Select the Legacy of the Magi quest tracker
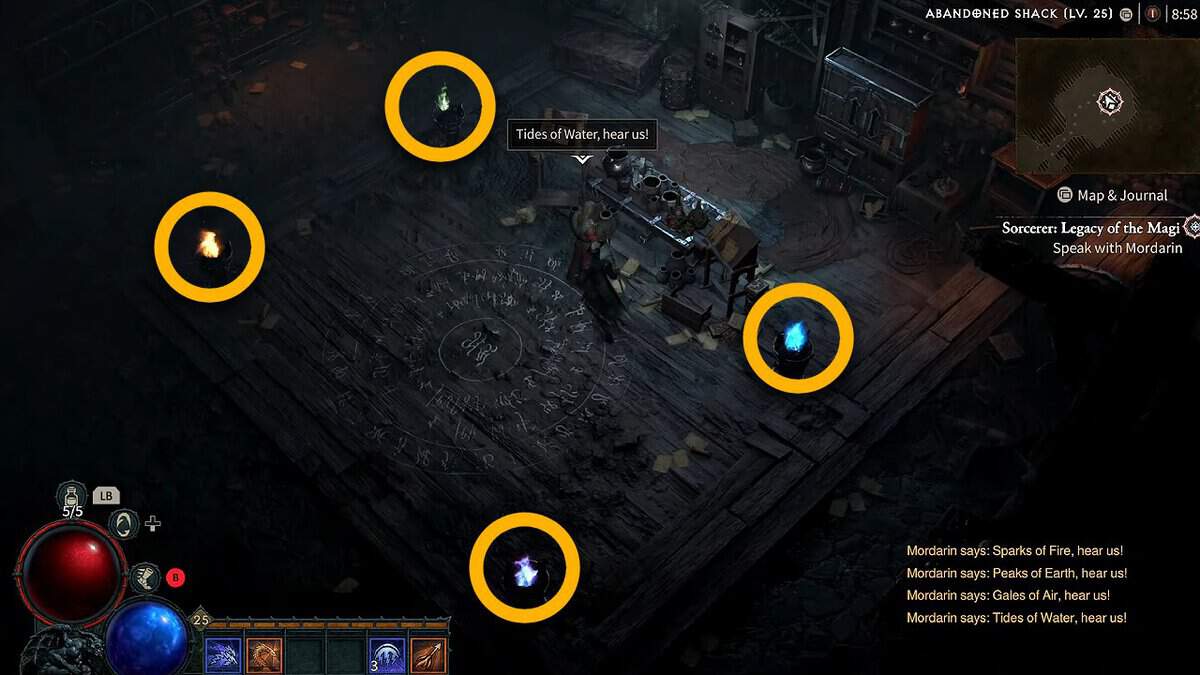1200x675 pixels. (x=1092, y=228)
